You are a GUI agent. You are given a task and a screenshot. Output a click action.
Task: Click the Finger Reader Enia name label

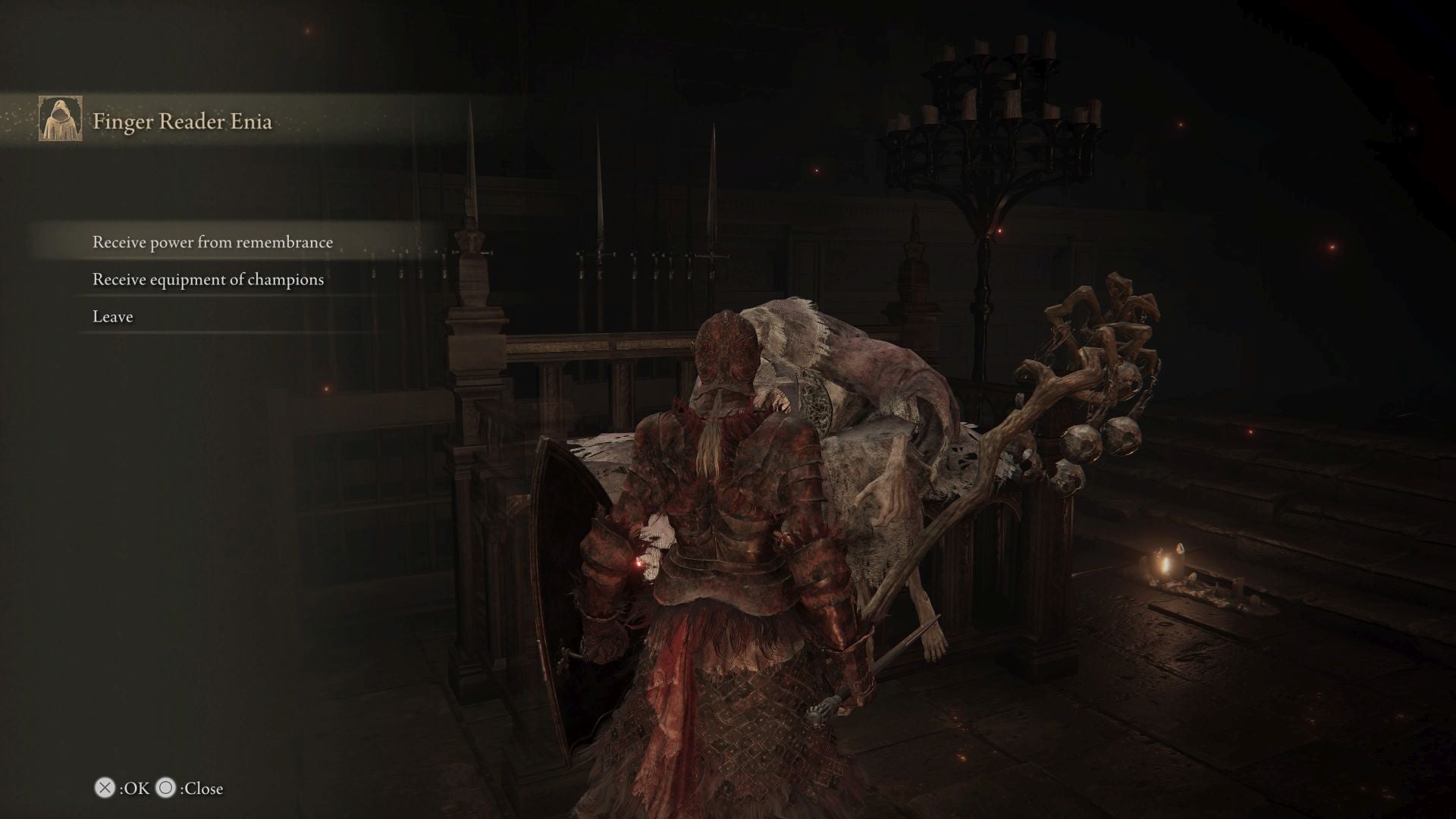click(183, 120)
